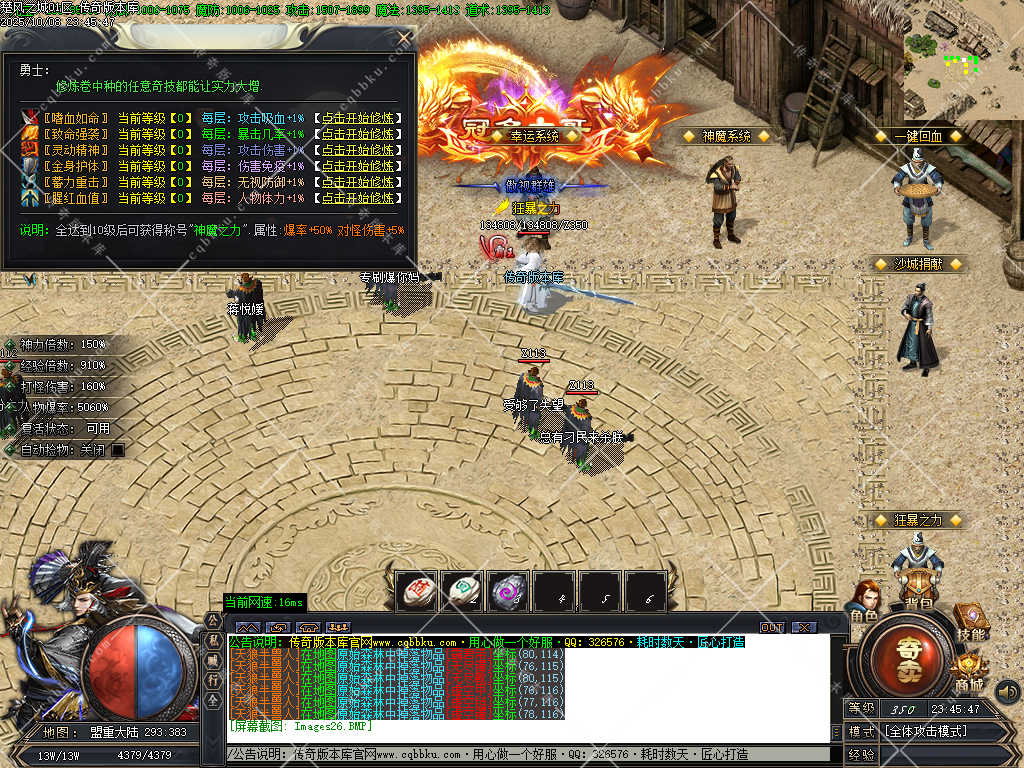Use the red rune stone hotbar item
This screenshot has width=1024, height=768.
(x=416, y=591)
